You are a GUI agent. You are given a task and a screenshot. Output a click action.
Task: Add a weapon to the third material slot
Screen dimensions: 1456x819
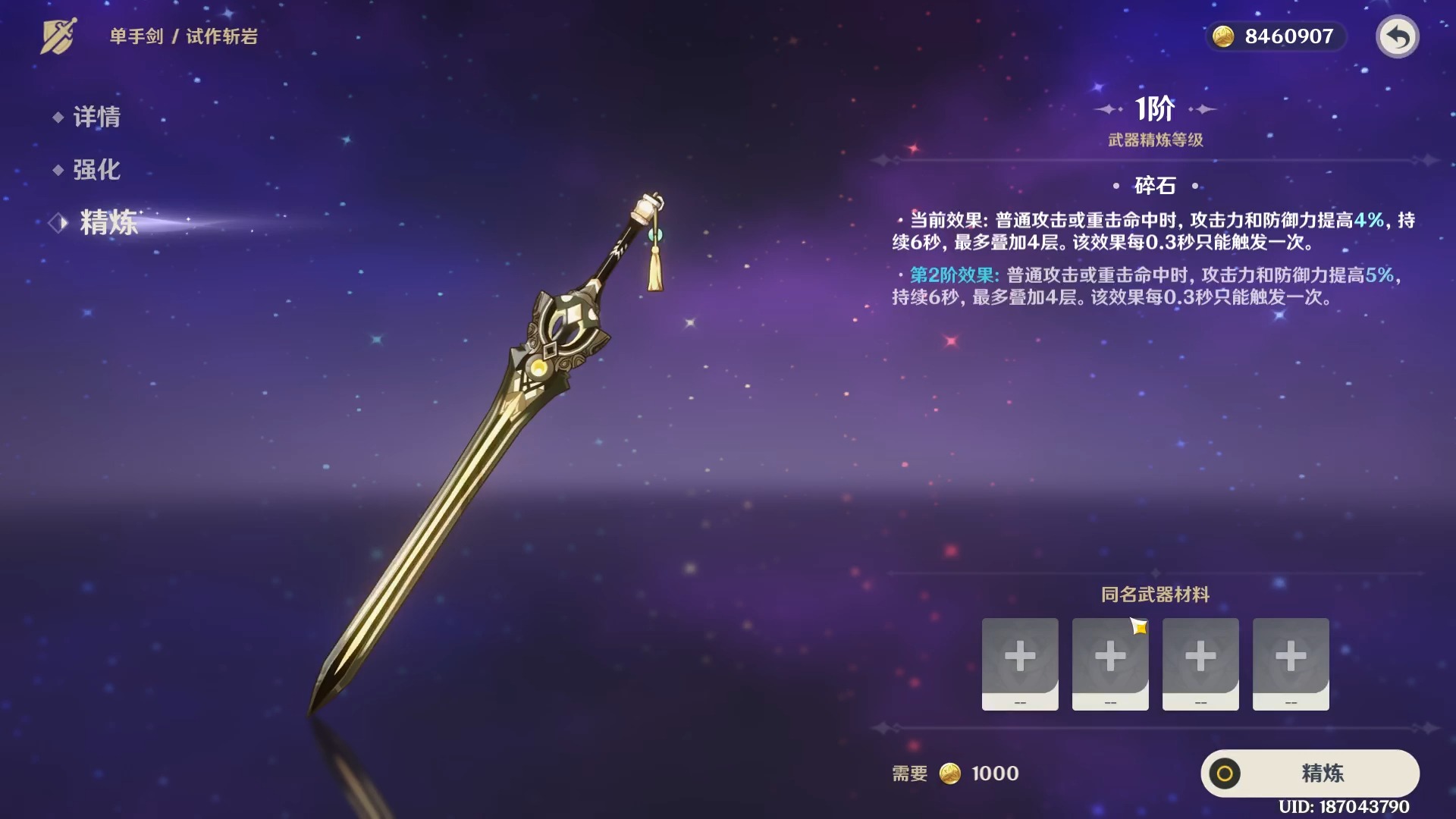tap(1200, 664)
